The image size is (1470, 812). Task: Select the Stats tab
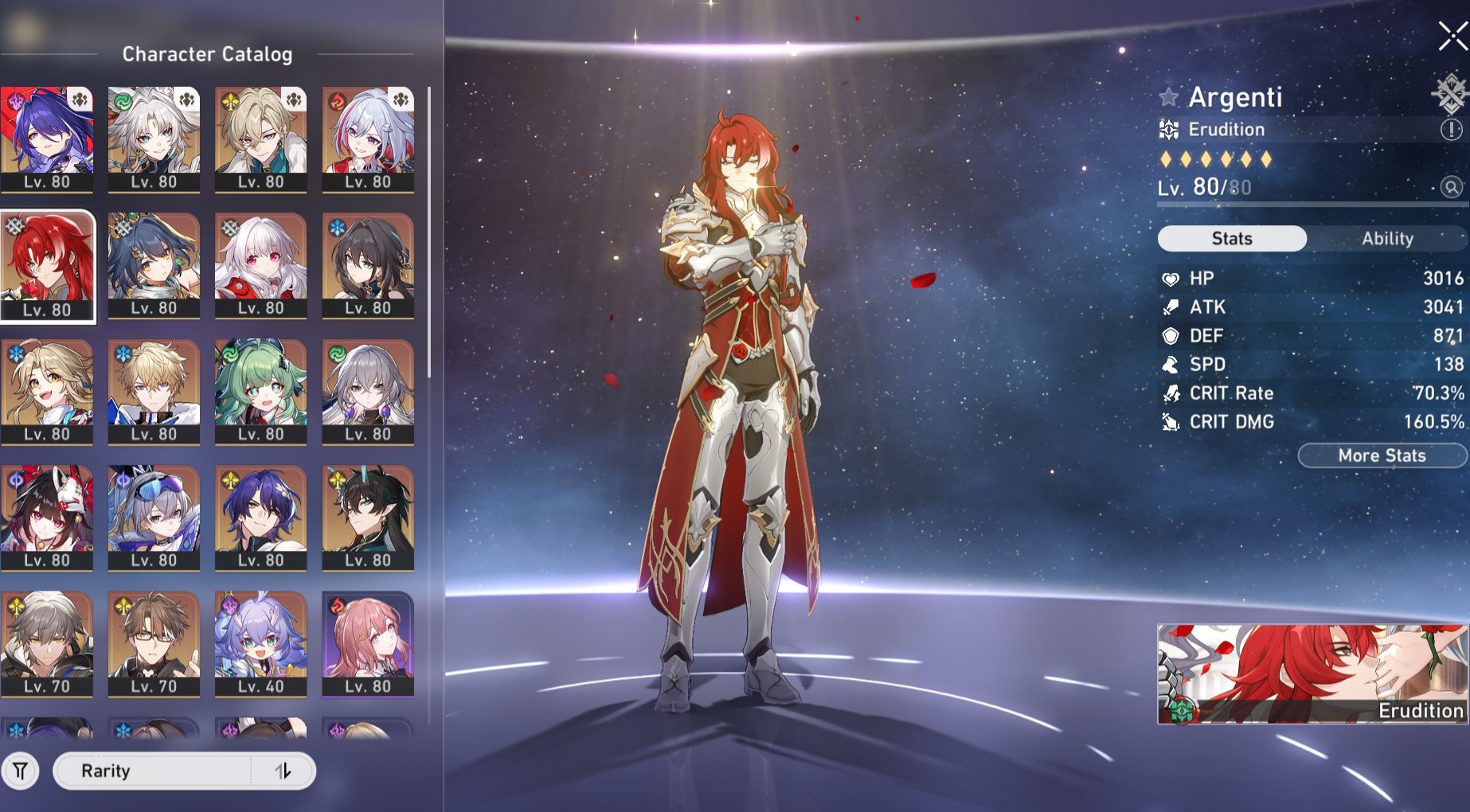coord(1231,238)
